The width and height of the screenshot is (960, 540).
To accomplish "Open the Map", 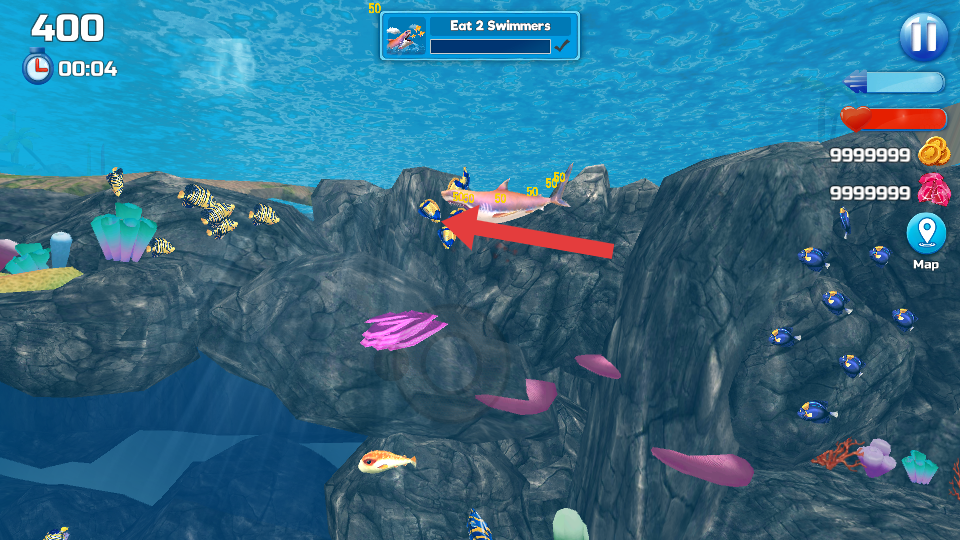I will pyautogui.click(x=925, y=235).
